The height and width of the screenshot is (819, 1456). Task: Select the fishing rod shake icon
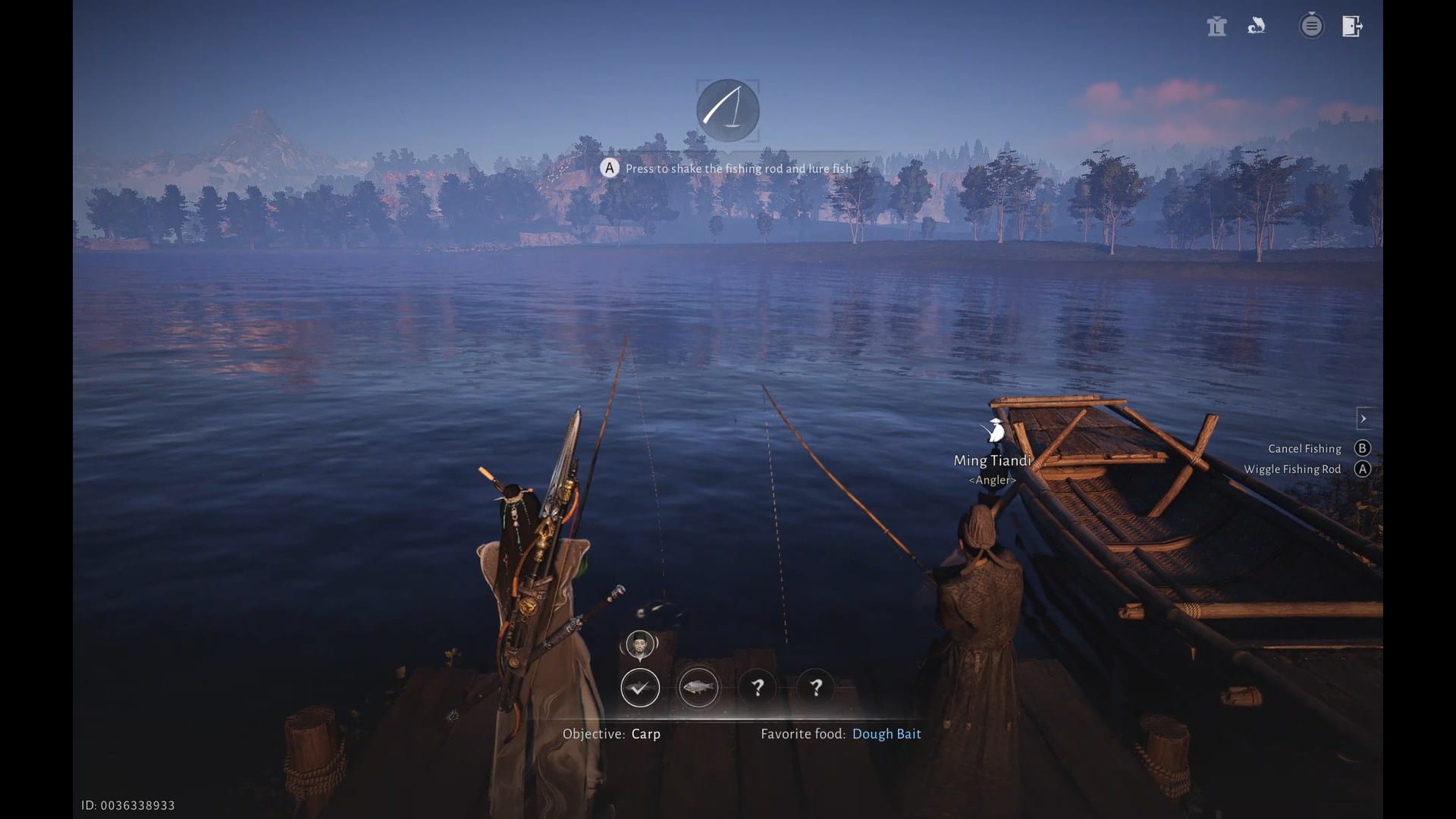point(726,111)
